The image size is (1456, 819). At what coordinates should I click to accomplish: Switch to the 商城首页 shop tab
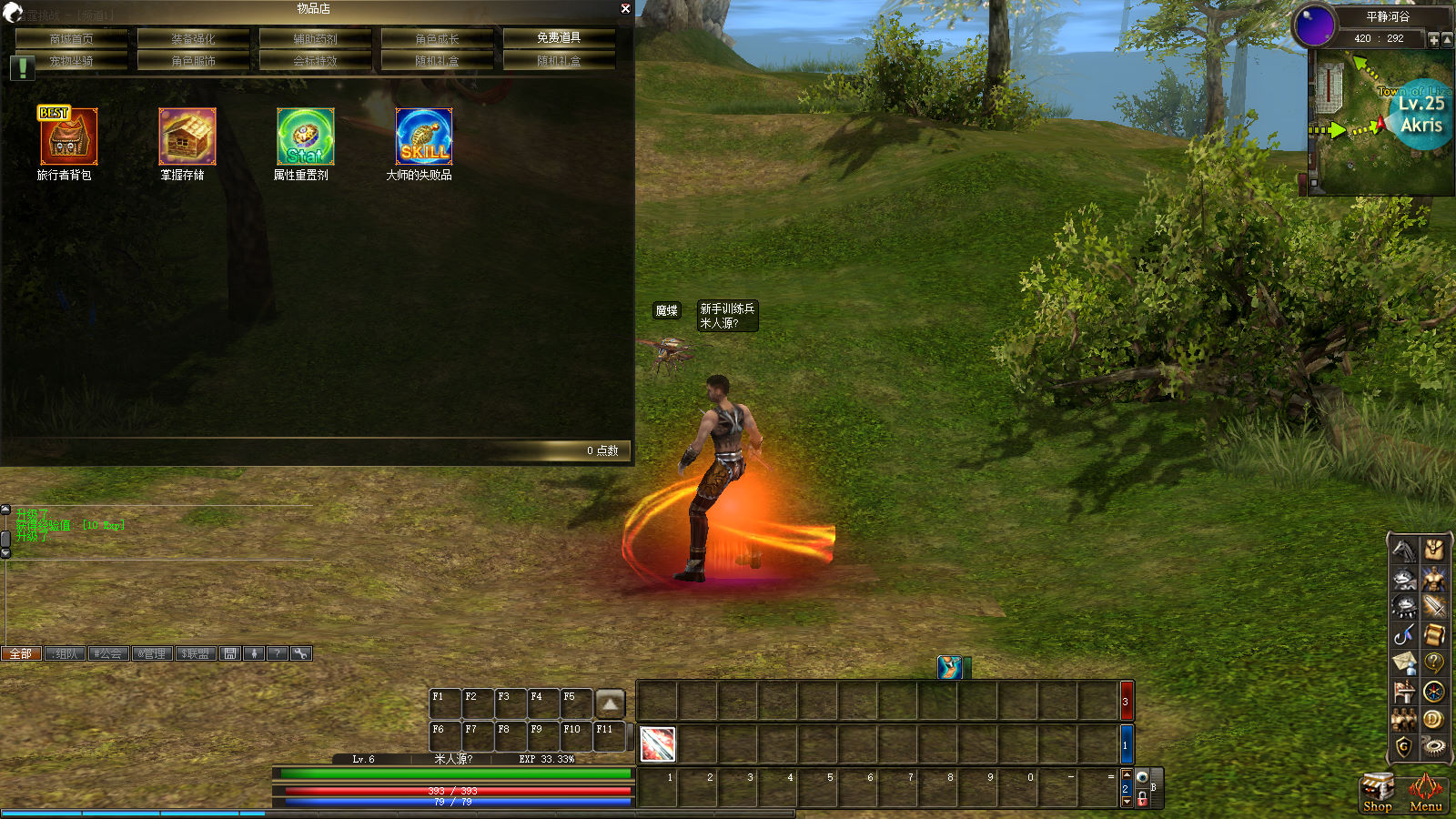pyautogui.click(x=71, y=38)
